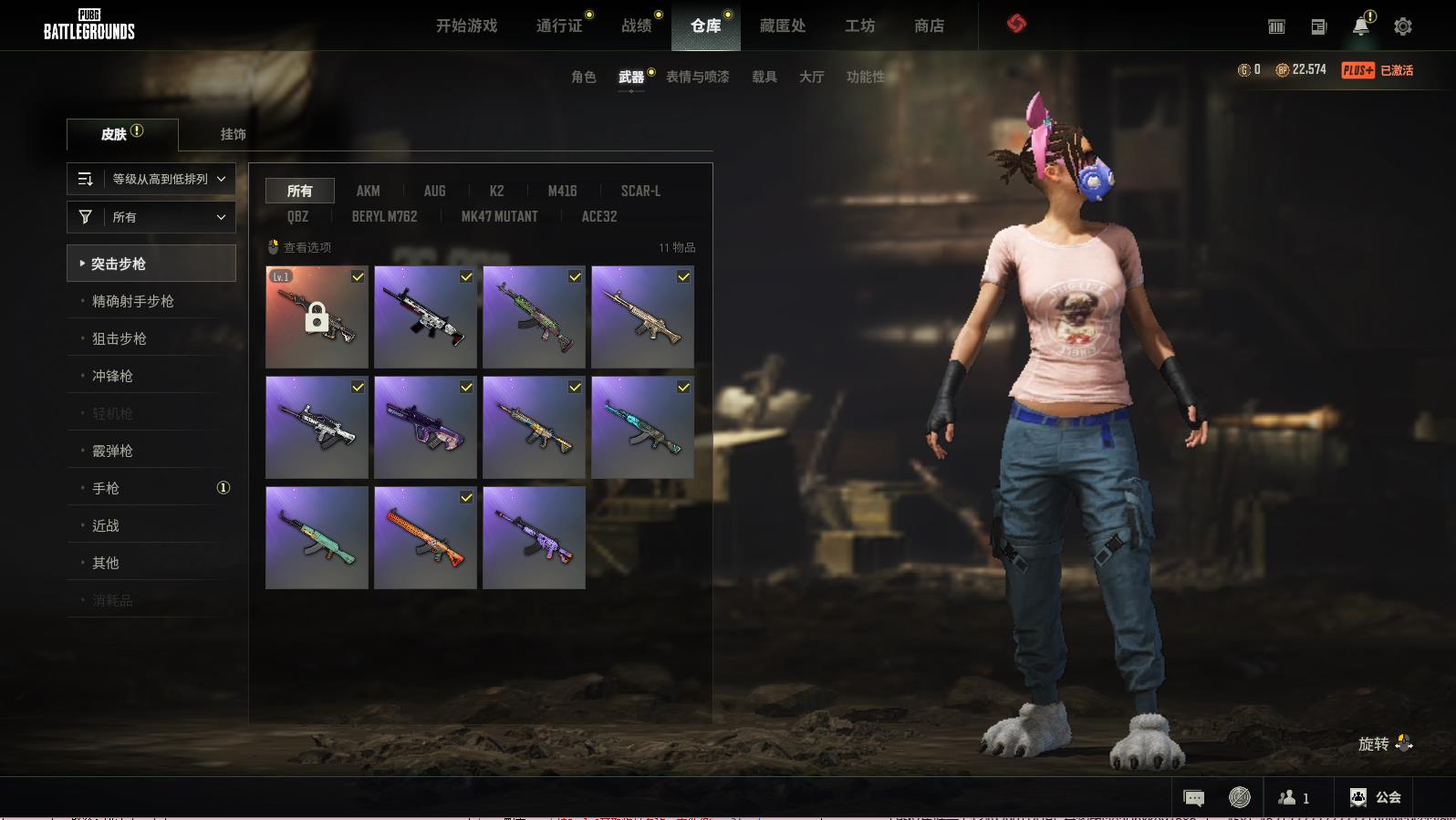Open the settings gear icon
Screen dimensions: 1456x820
[x=1402, y=26]
